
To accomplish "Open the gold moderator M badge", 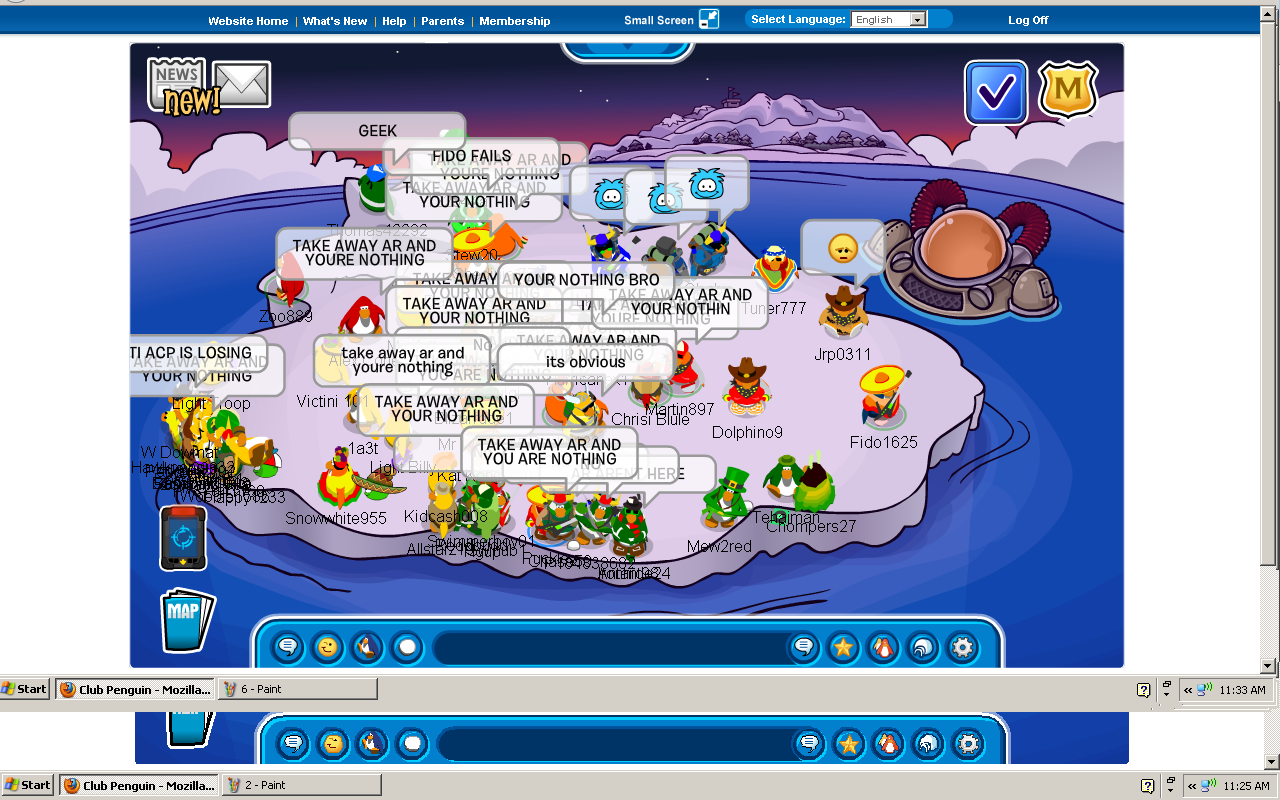I will [x=1068, y=91].
